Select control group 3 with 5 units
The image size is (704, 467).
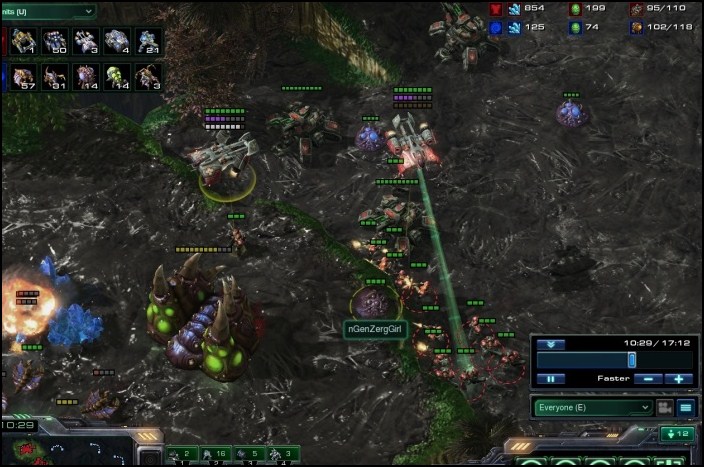(248, 455)
